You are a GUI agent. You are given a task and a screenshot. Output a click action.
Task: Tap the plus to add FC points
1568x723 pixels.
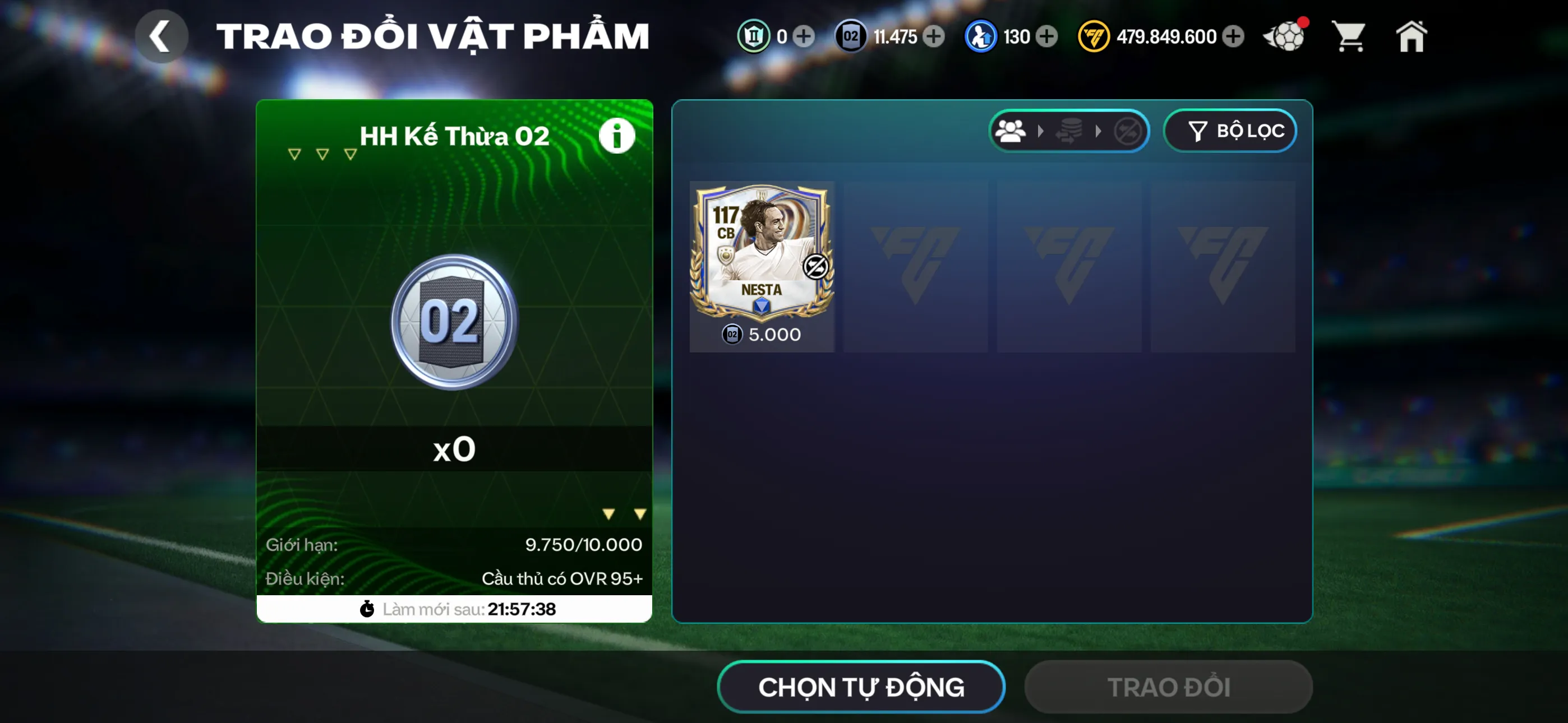coord(1234,36)
